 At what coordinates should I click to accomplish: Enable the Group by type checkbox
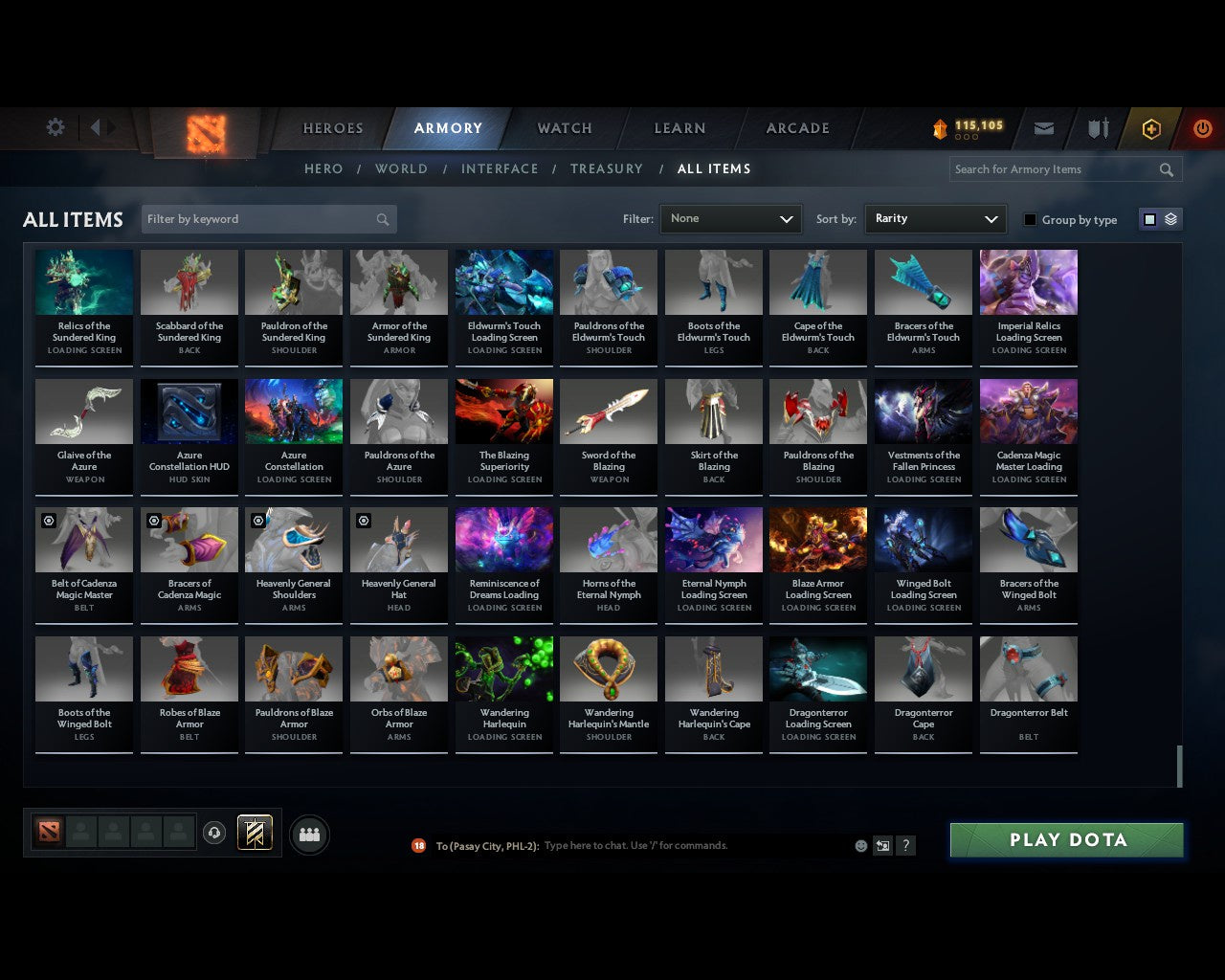[1030, 219]
